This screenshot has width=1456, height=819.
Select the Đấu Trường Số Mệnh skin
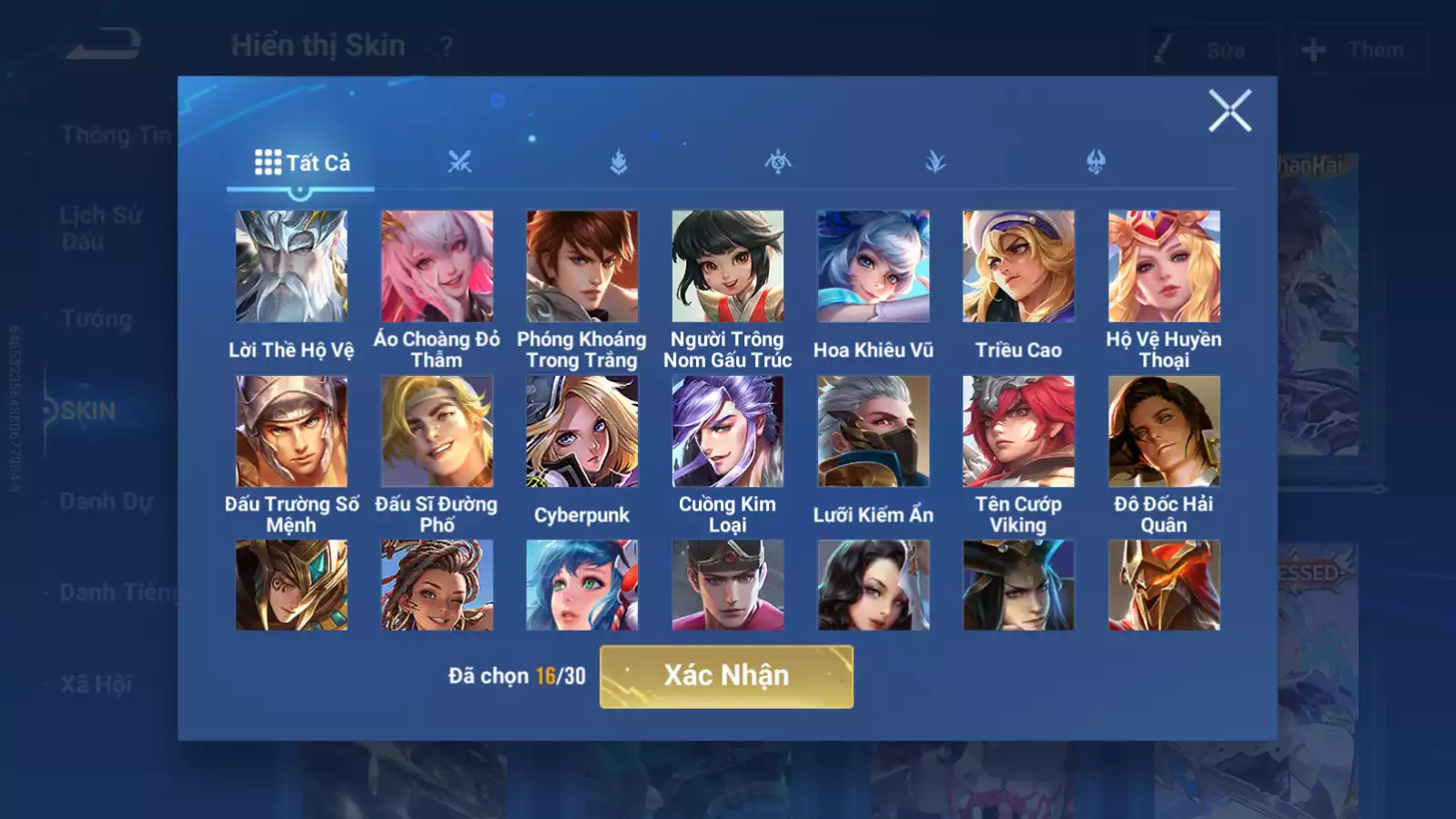click(291, 431)
